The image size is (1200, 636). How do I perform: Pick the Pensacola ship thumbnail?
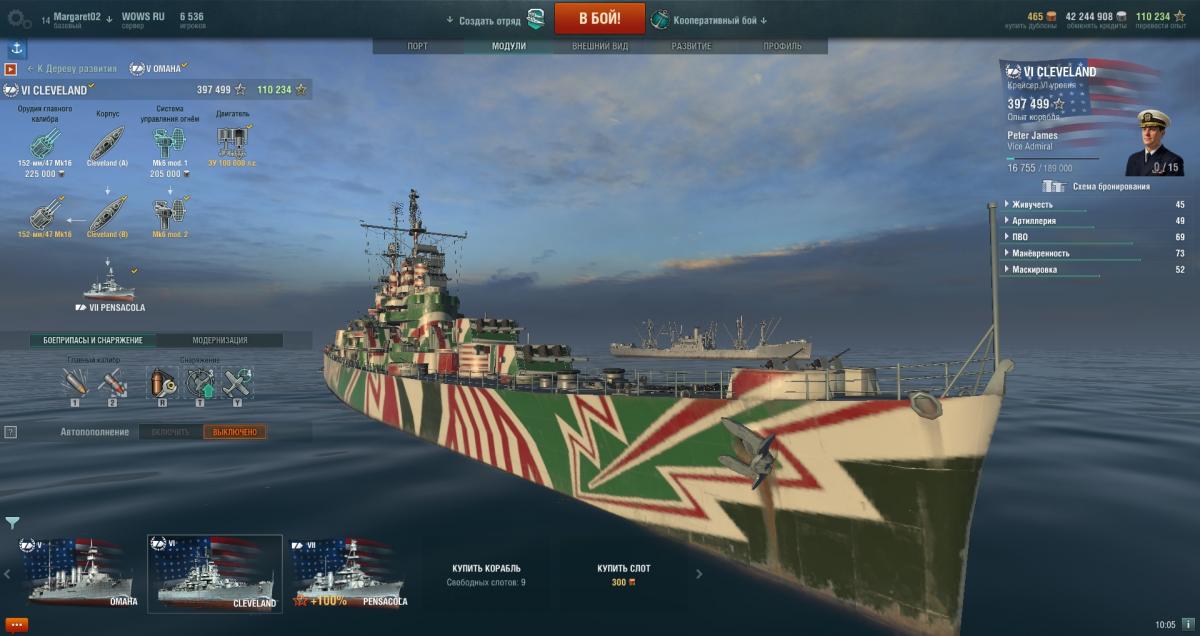[350, 573]
